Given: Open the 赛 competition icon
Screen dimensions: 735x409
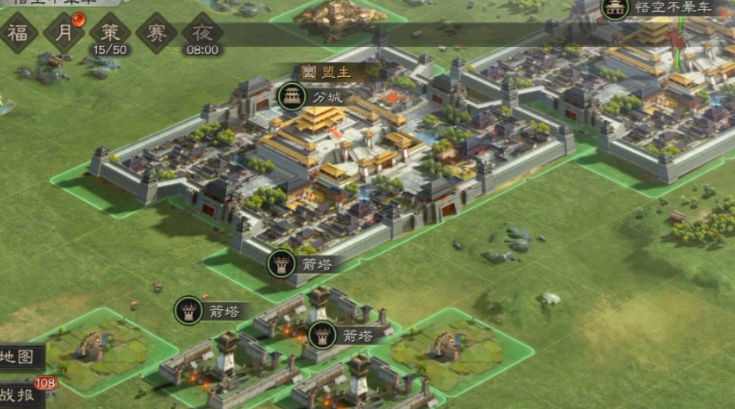Looking at the screenshot, I should [x=156, y=32].
